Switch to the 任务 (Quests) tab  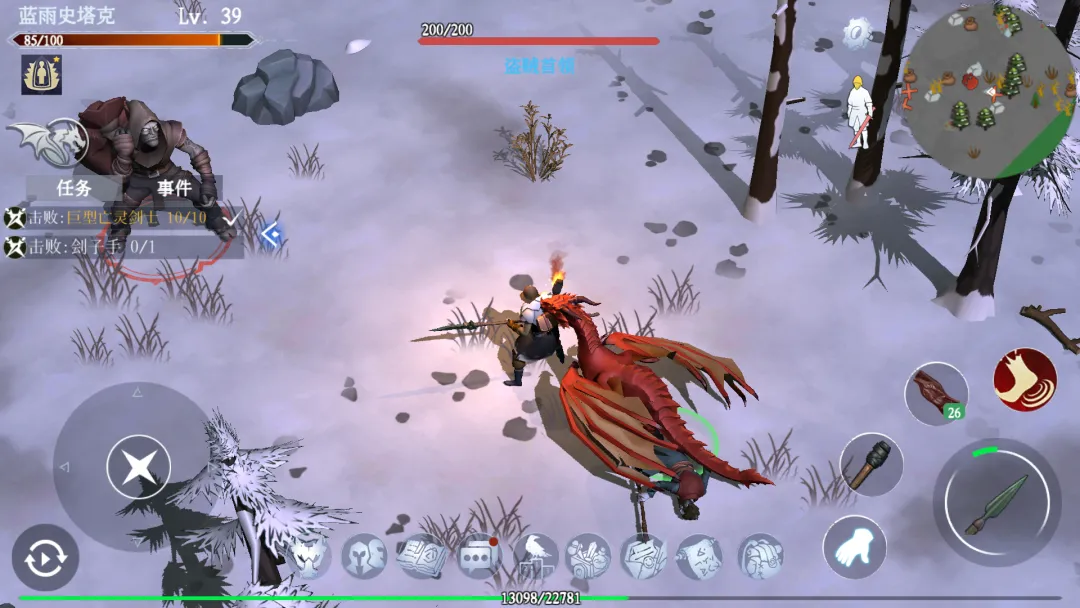pyautogui.click(x=74, y=188)
